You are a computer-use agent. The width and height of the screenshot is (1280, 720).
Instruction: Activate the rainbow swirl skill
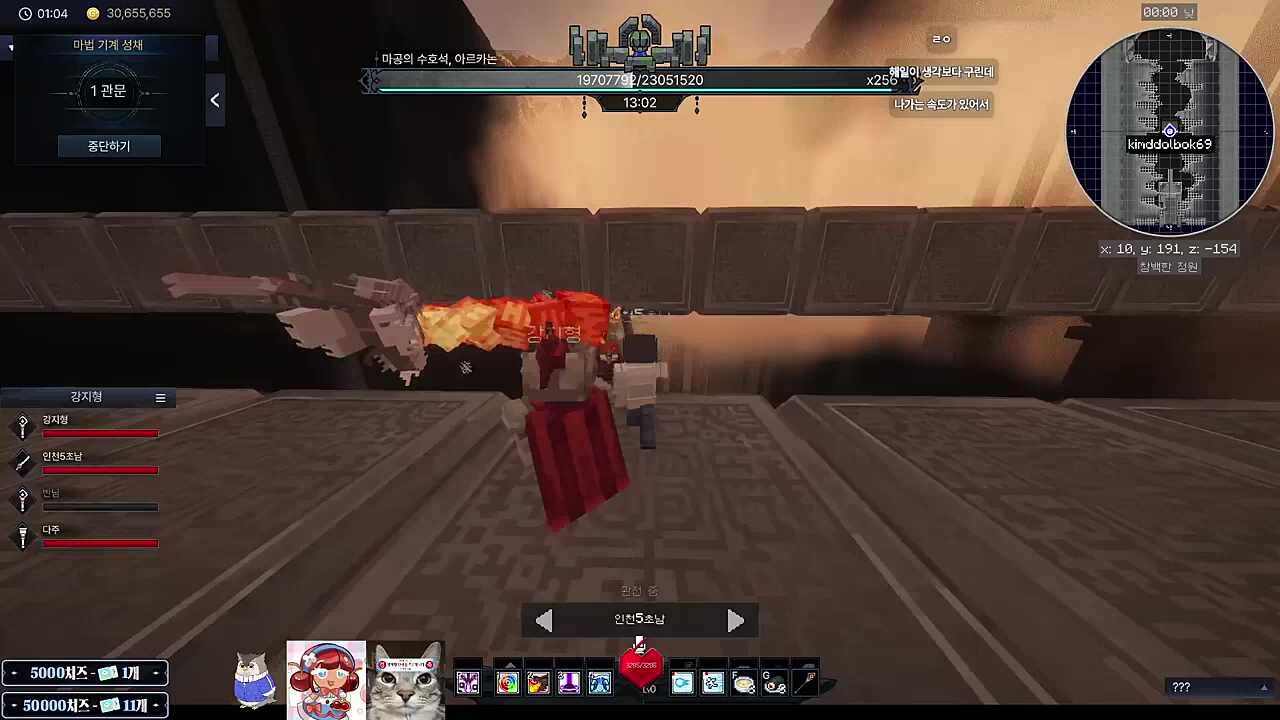pyautogui.click(x=508, y=683)
